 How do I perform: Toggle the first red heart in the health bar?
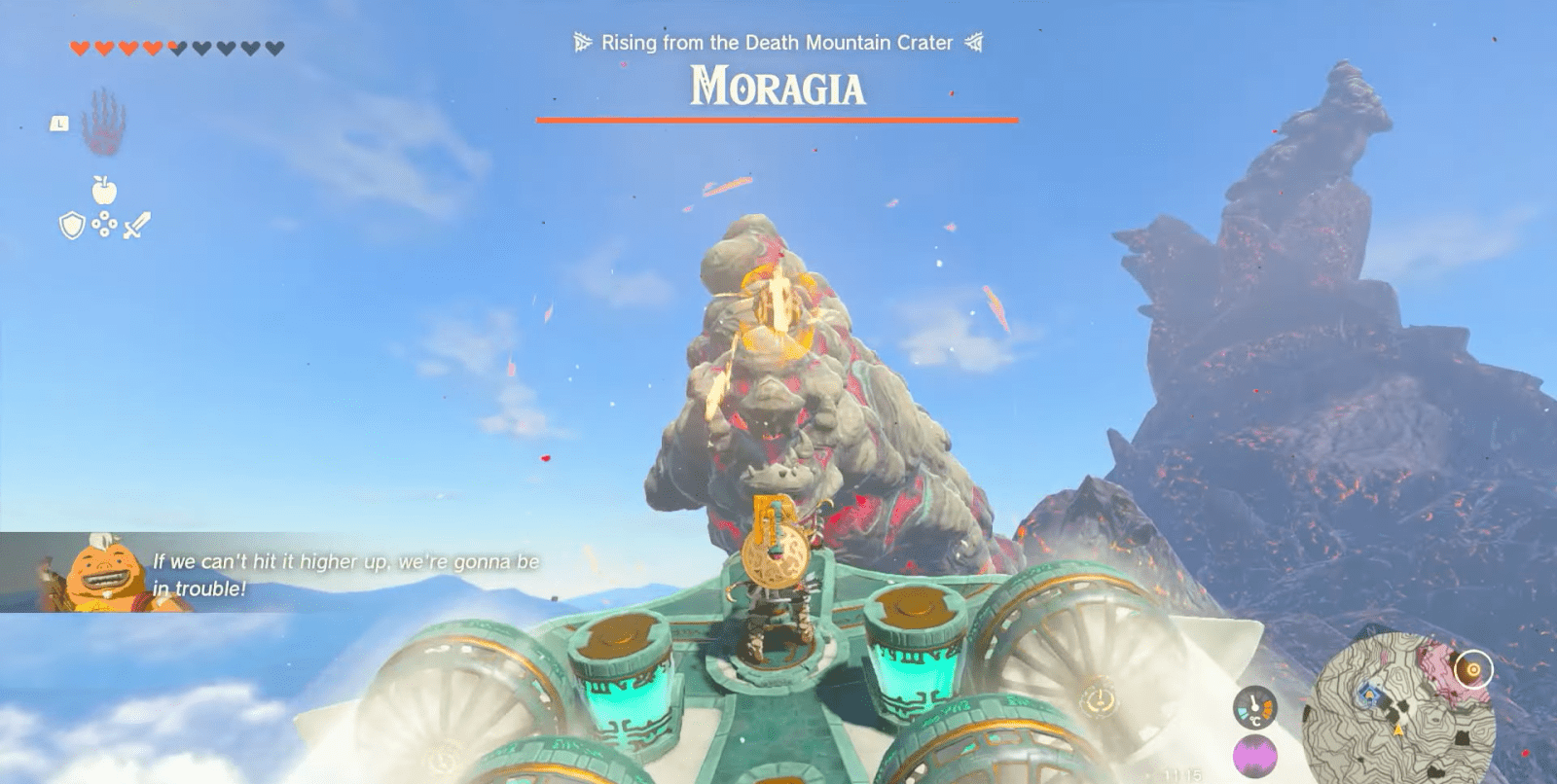[80, 47]
